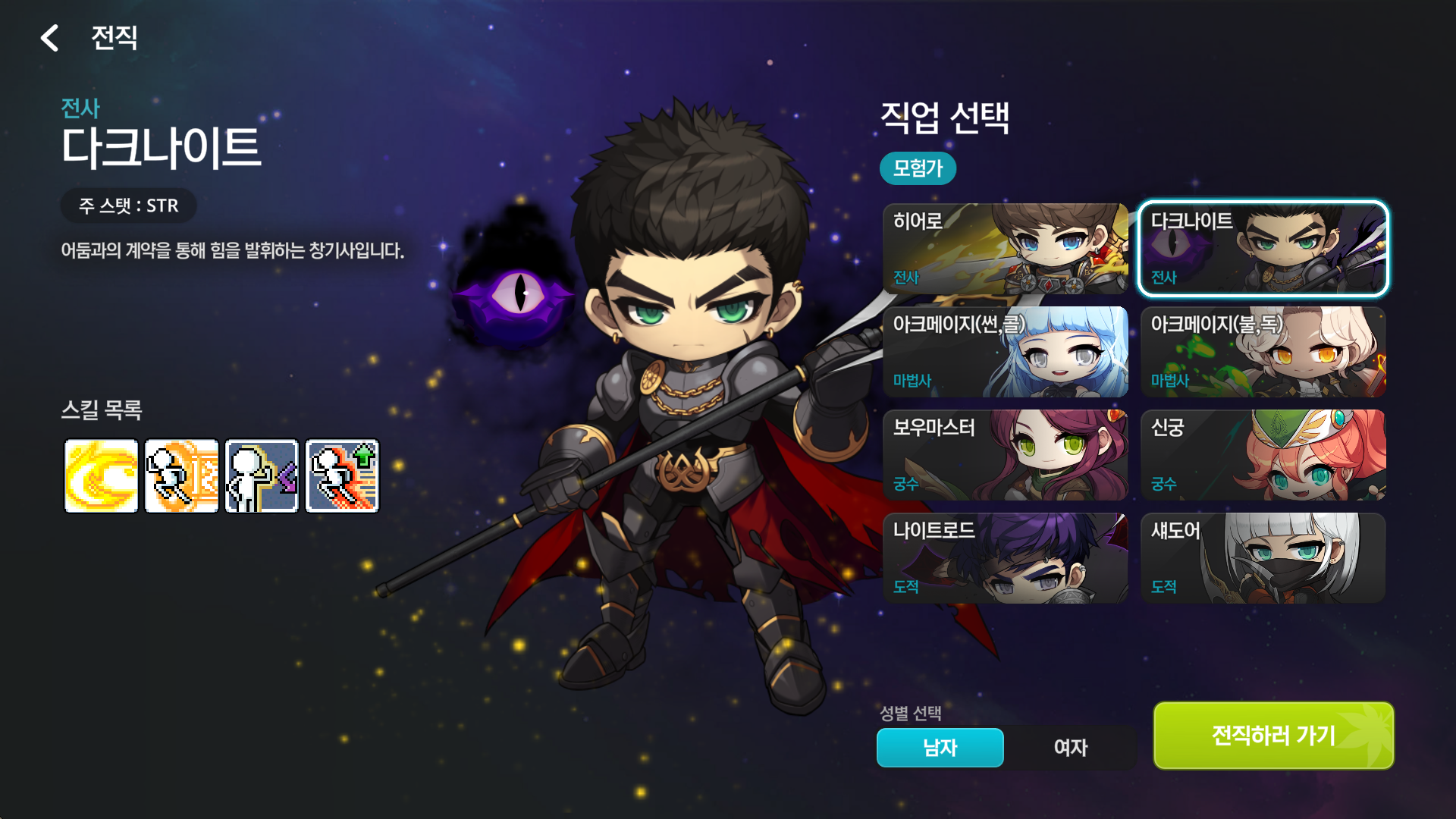Pick the 아크메이지(썬,콜) mage class
1456x819 pixels.
point(1006,352)
